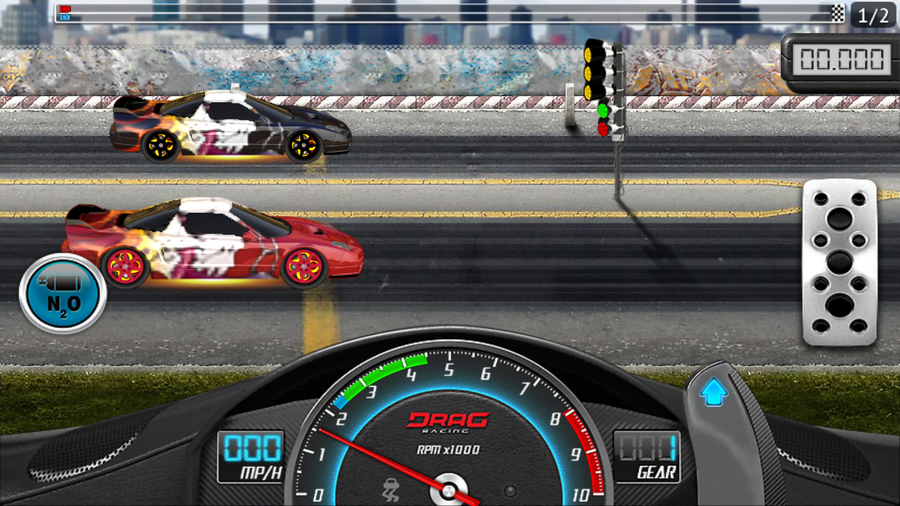Activate the N2O nitrous boost button
The image size is (900, 506).
(63, 294)
